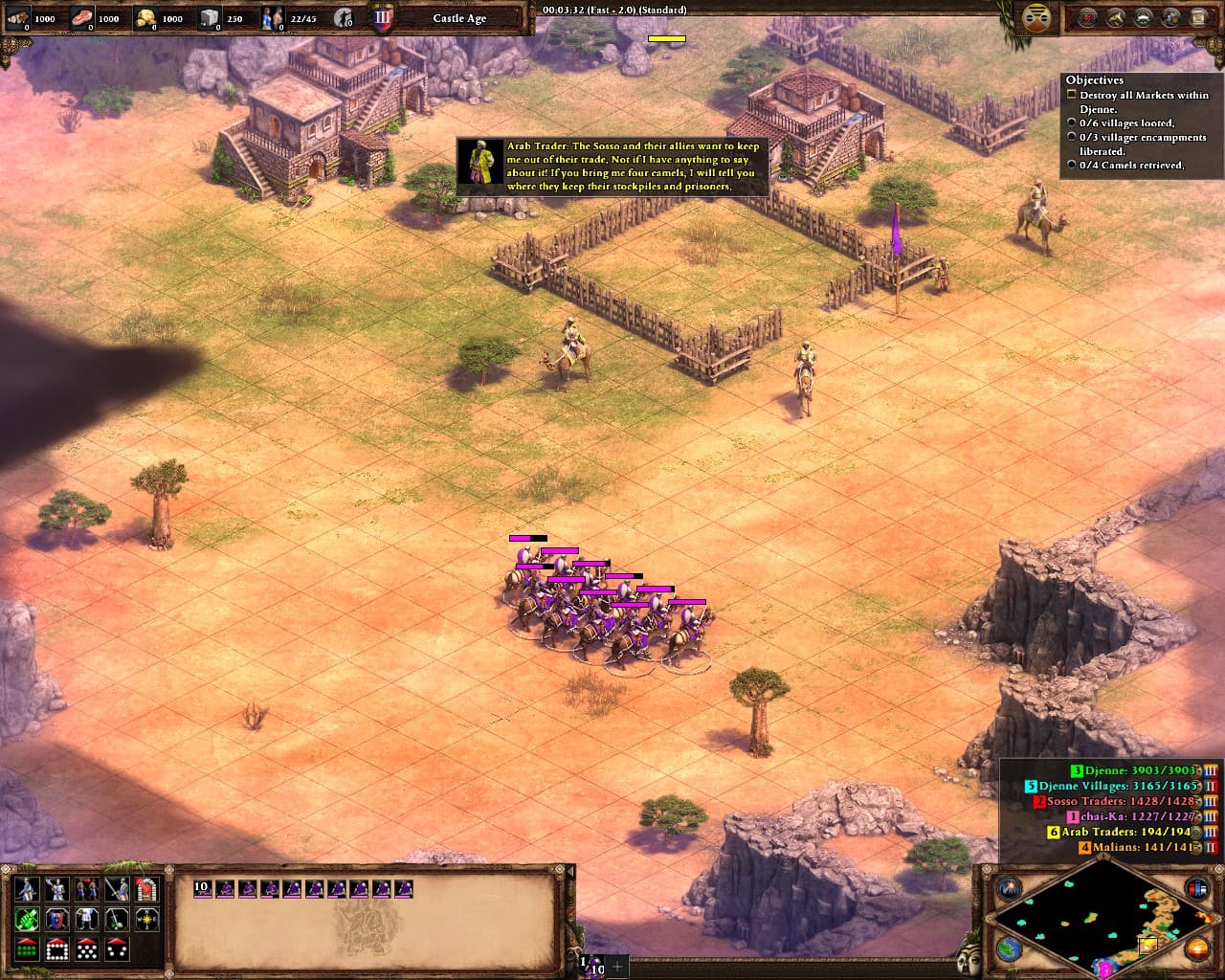Select the Aggressive stance command
The height and width of the screenshot is (980, 1225).
coord(27,889)
